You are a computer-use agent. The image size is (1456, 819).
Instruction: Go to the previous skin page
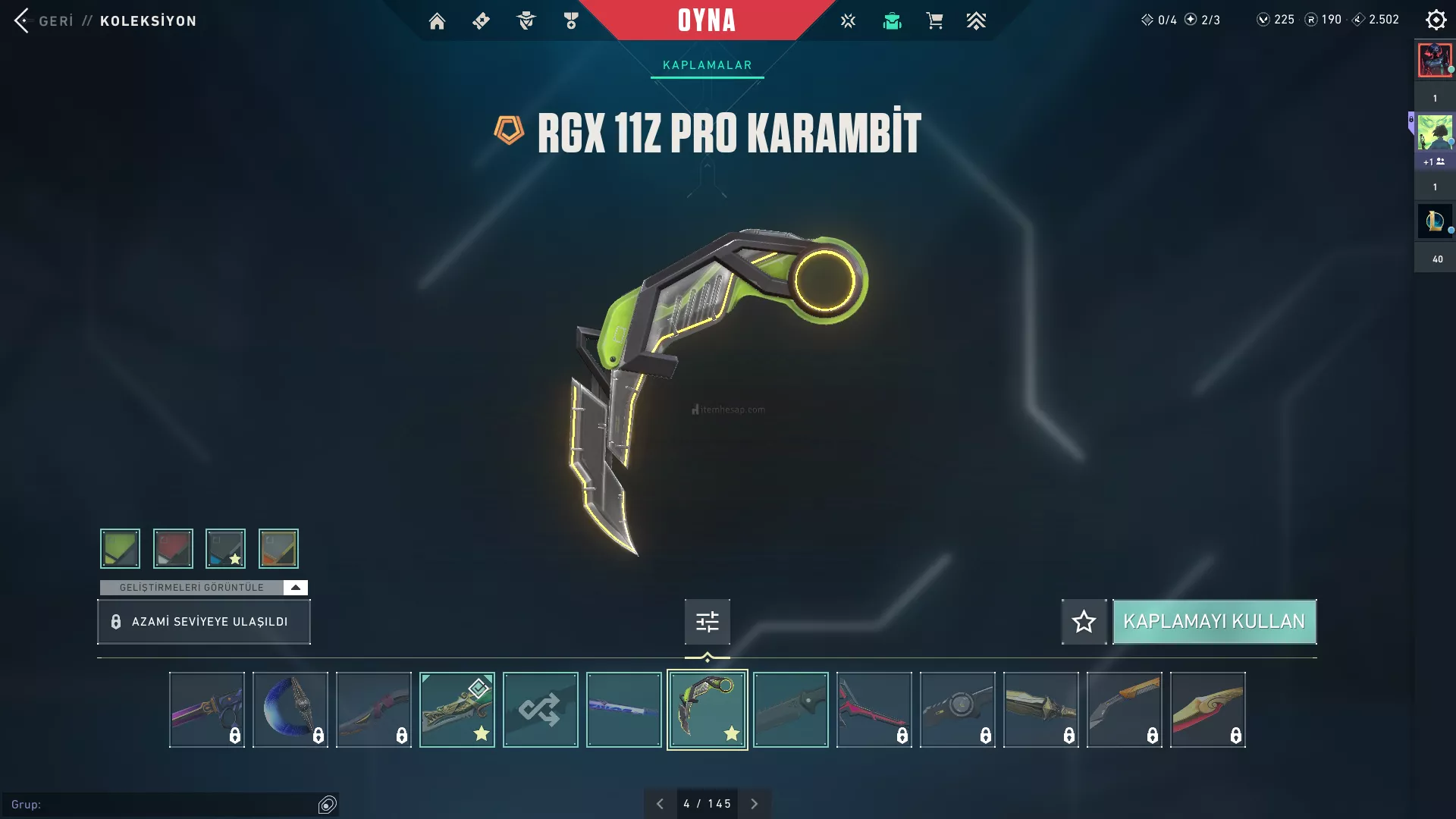tap(660, 804)
